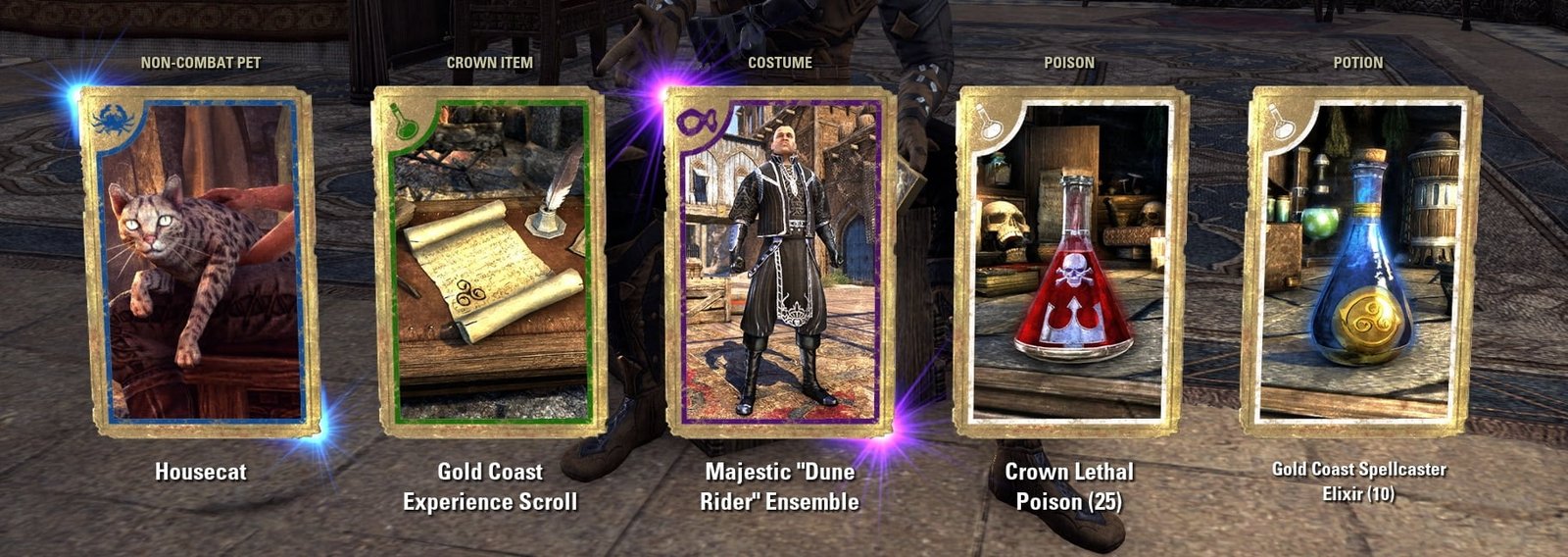Screen dimensions: 1568x557
Task: Select the Gold Coast Spellcaster Elixir card
Action: click(x=1360, y=261)
